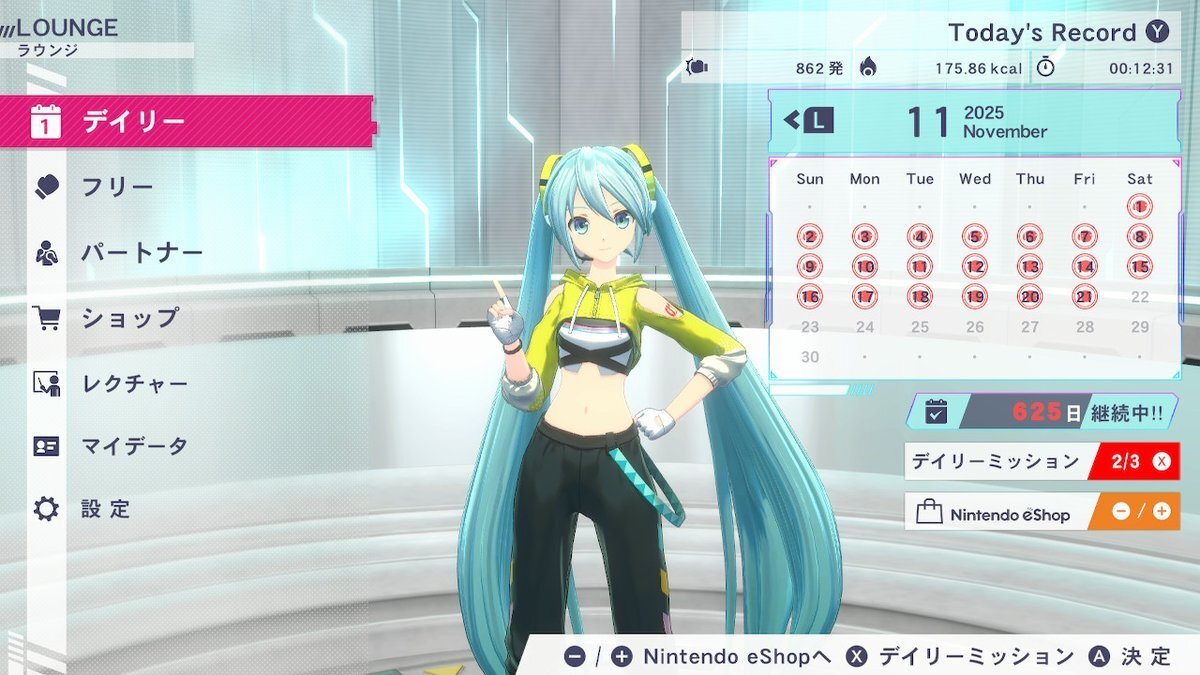Open the ショップ menu
Viewport: 1200px width, 675px height.
tap(129, 318)
